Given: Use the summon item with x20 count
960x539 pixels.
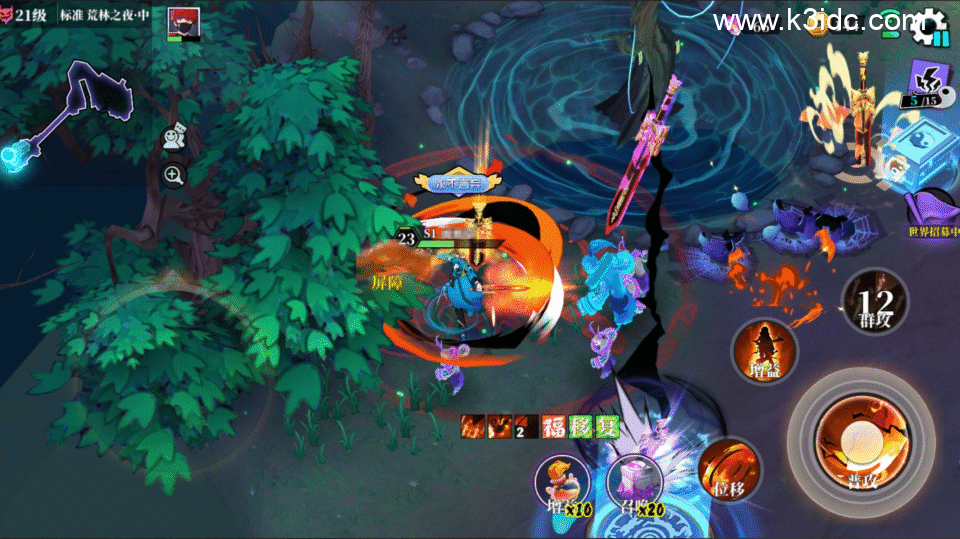Looking at the screenshot, I should [x=634, y=481].
